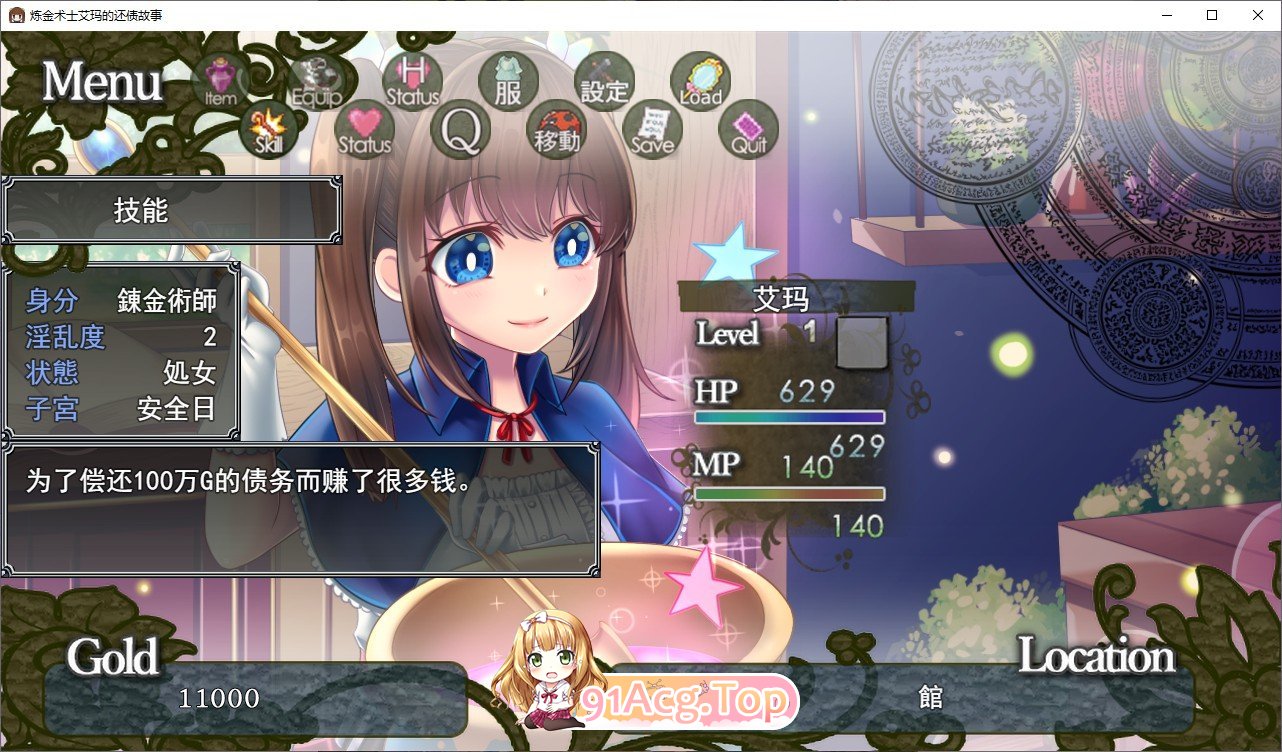Minimize the game window

[x=1165, y=15]
